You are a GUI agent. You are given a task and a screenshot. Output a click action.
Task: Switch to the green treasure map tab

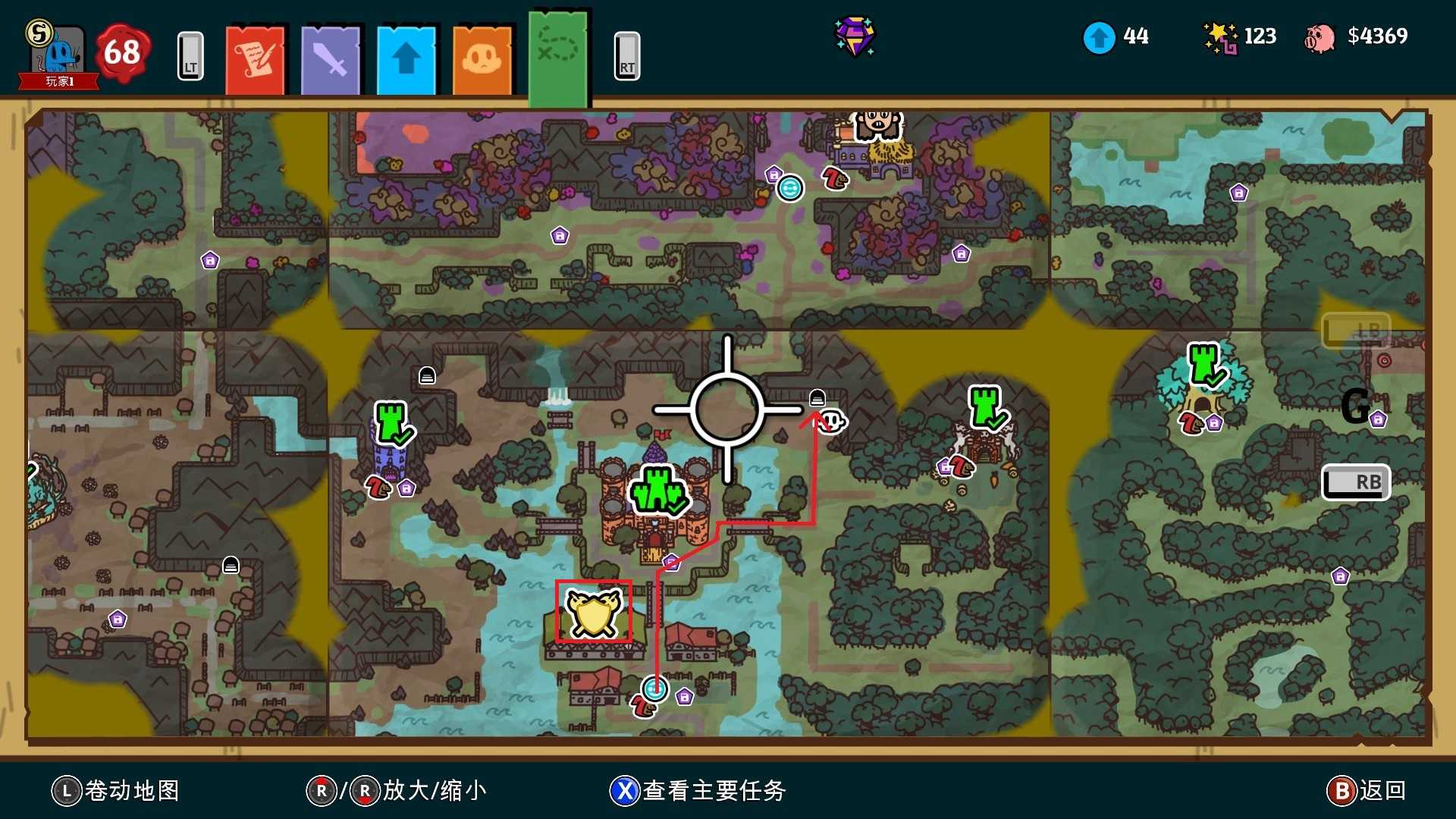click(x=560, y=53)
